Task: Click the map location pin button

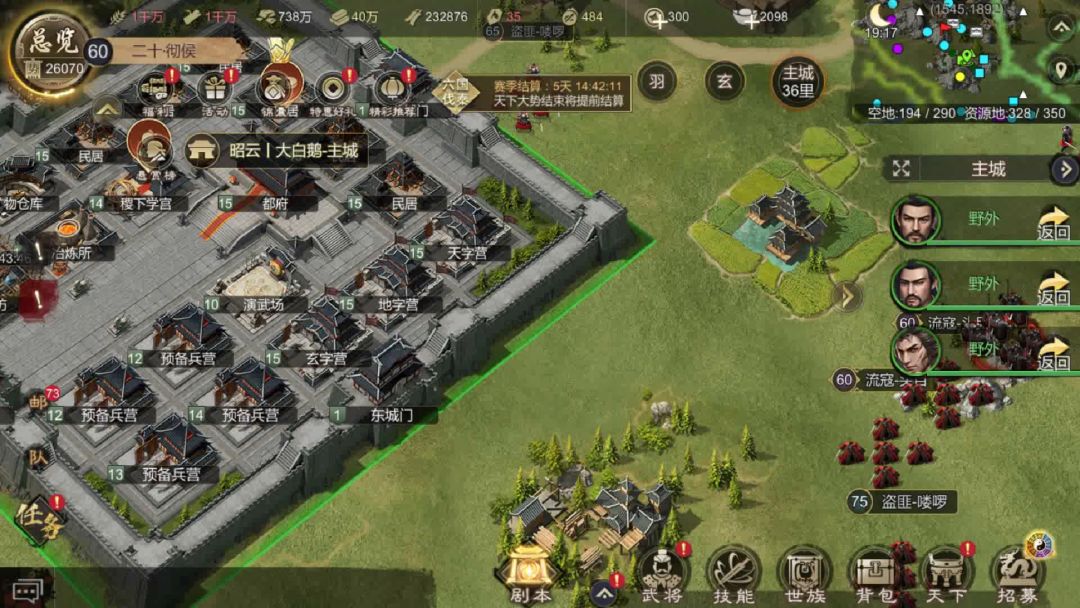Action: click(x=1061, y=70)
